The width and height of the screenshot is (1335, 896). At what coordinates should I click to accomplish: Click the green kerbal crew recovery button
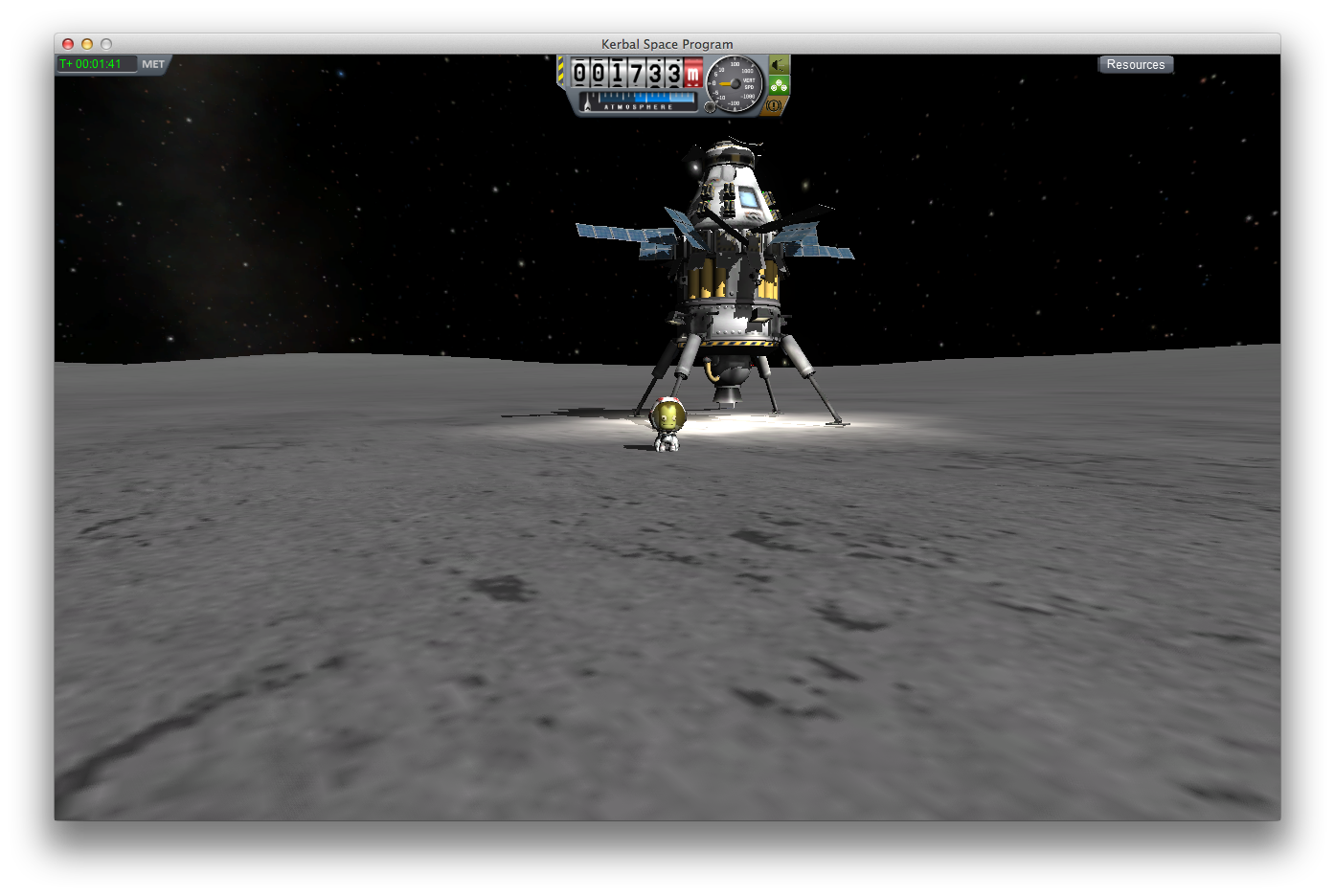point(779,85)
